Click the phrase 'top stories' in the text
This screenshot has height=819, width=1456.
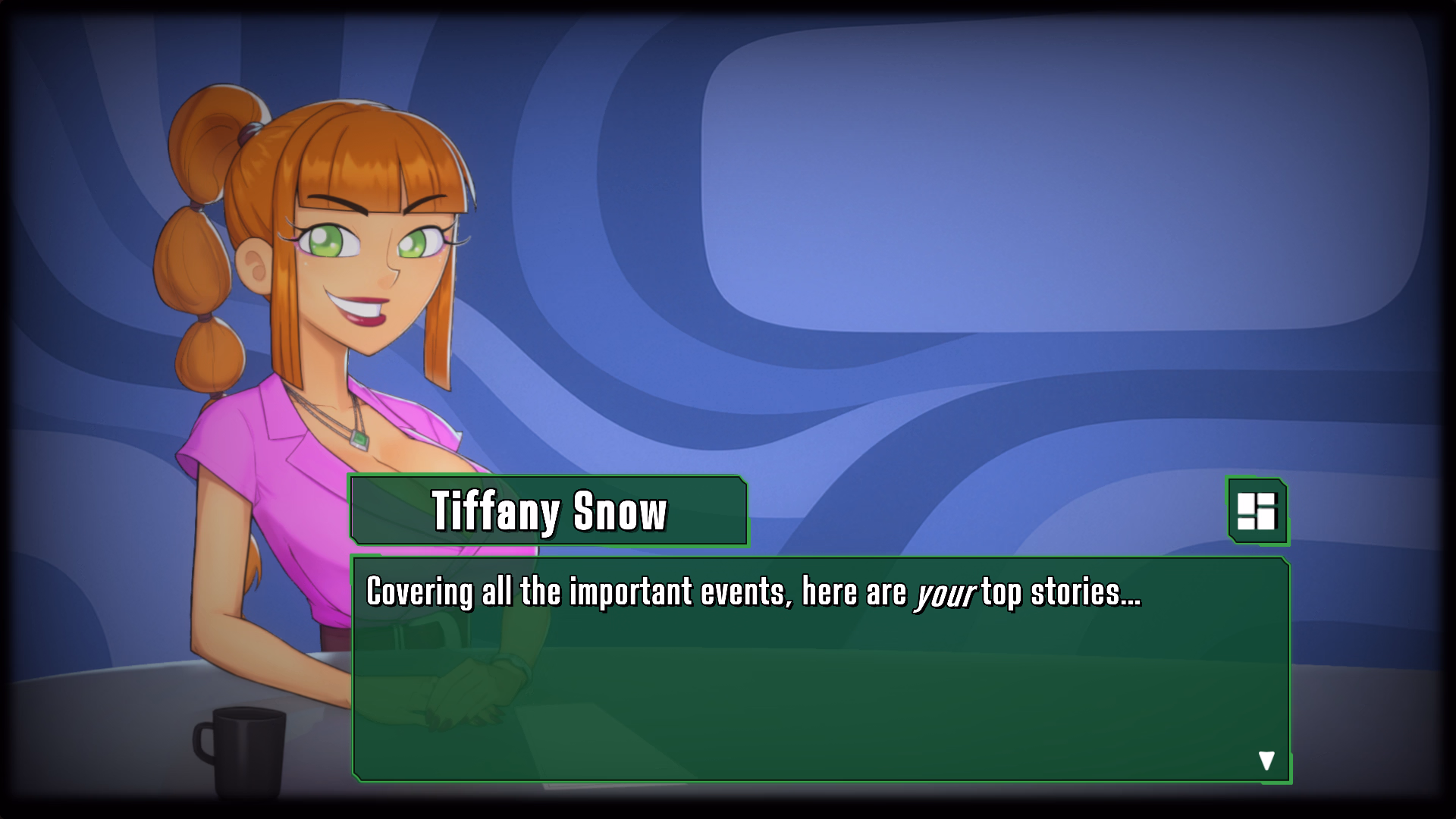(x=1060, y=595)
